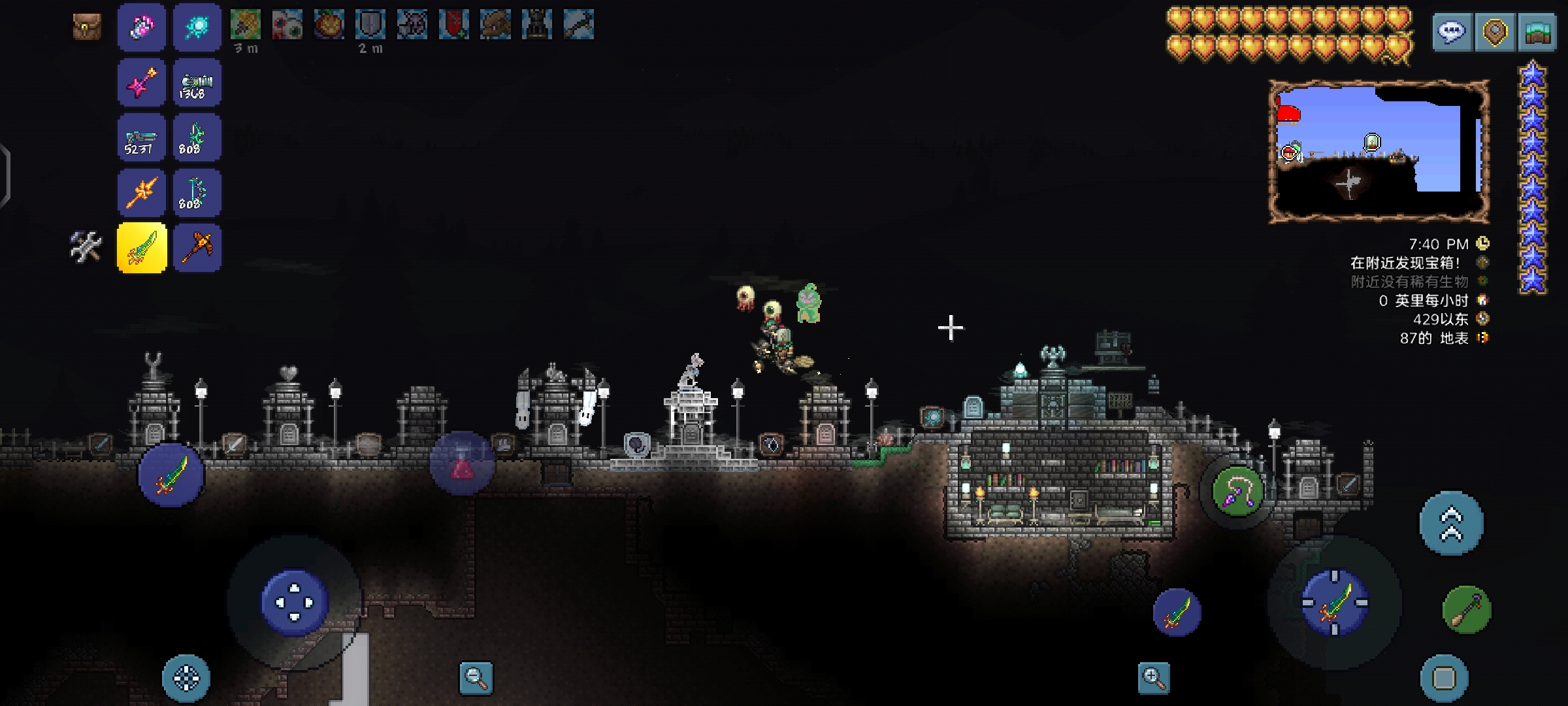Select the orange pickaxe hotbar slot

click(197, 248)
